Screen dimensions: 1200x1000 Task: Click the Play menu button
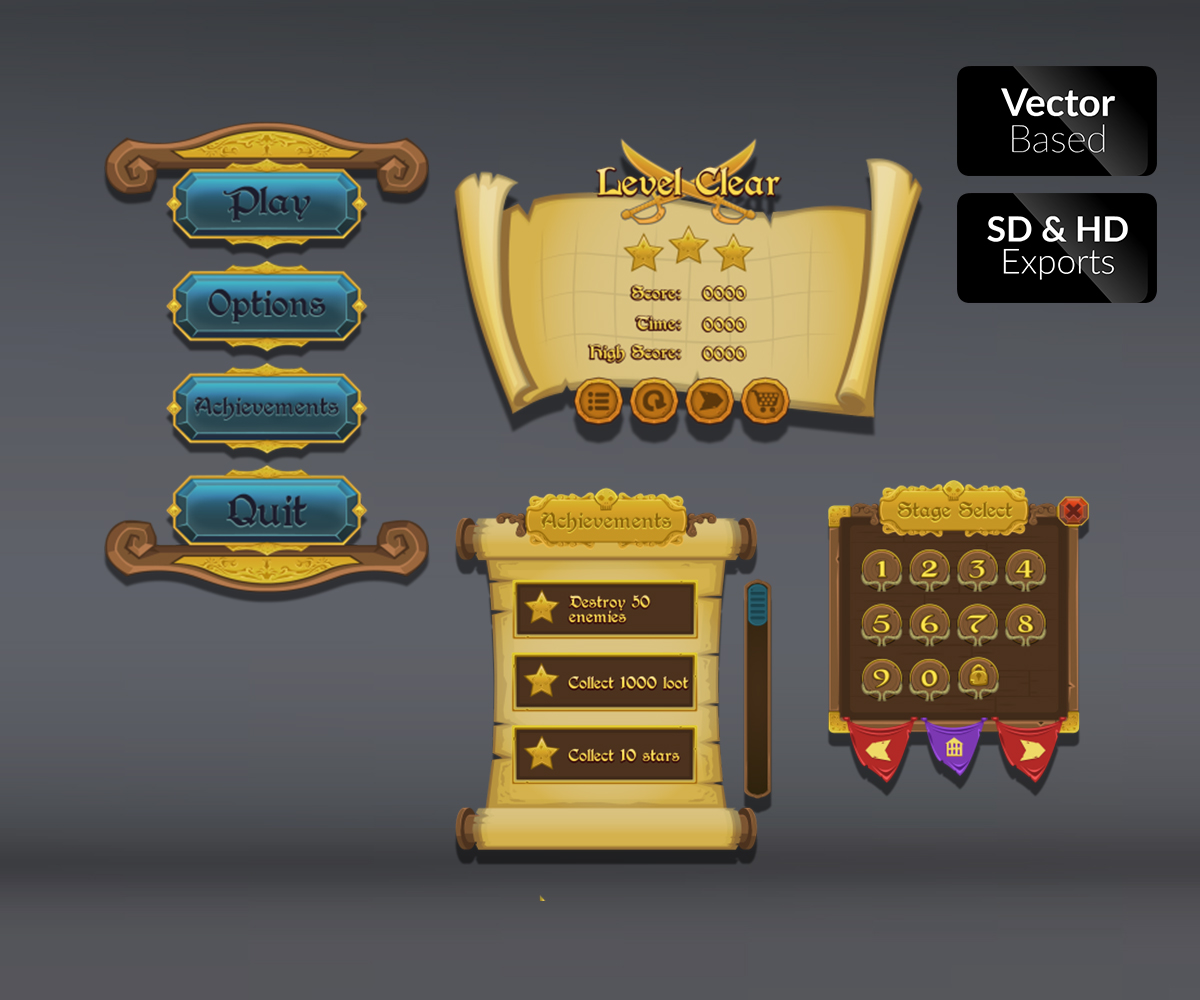tap(266, 203)
